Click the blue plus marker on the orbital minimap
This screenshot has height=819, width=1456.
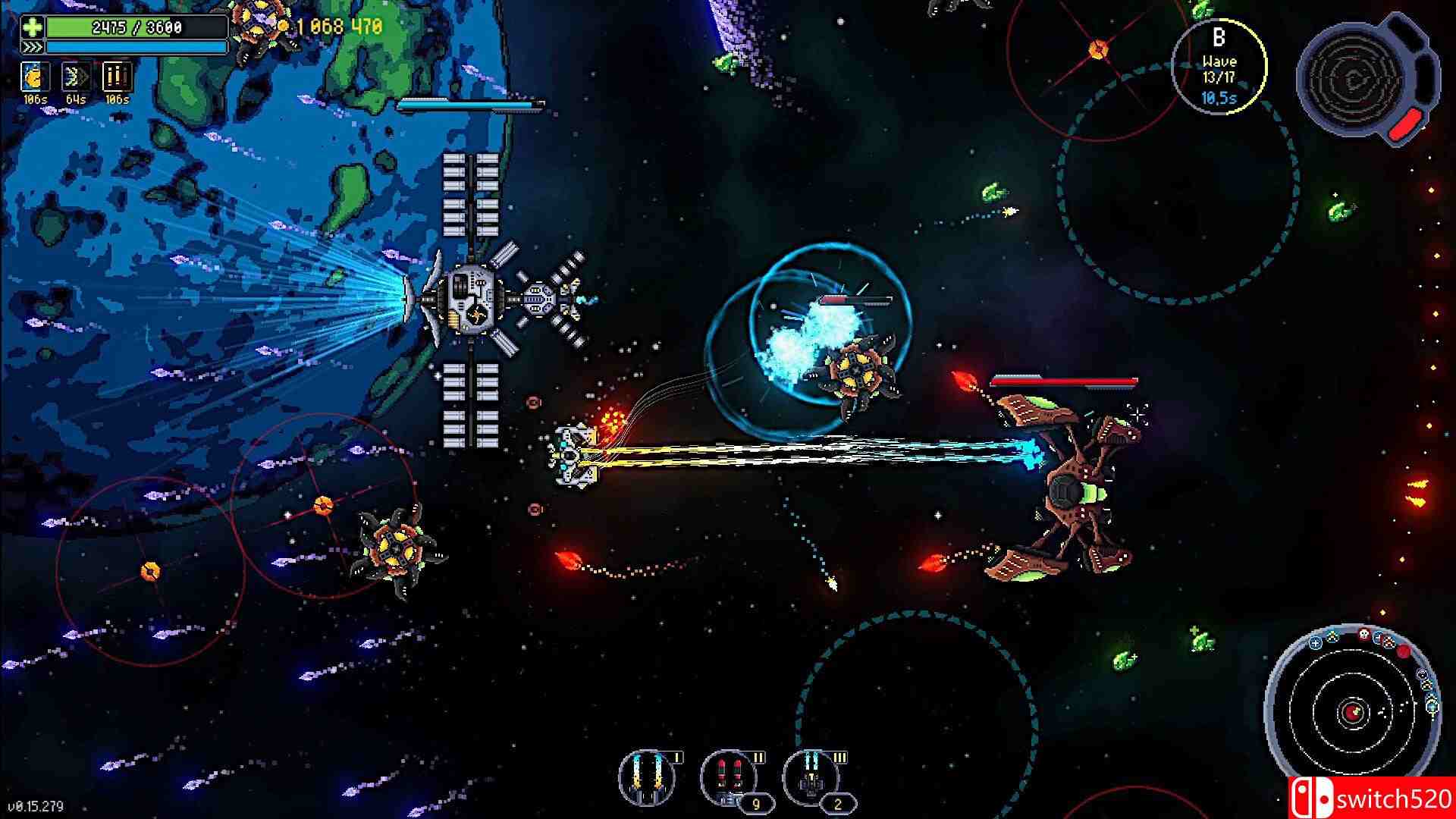pos(1316,643)
